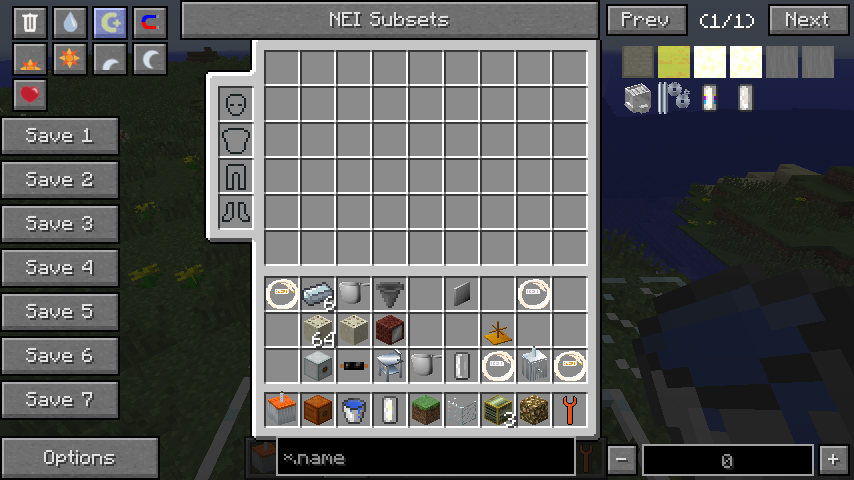
Task: Heal the player with the heart icon
Action: click(x=30, y=95)
